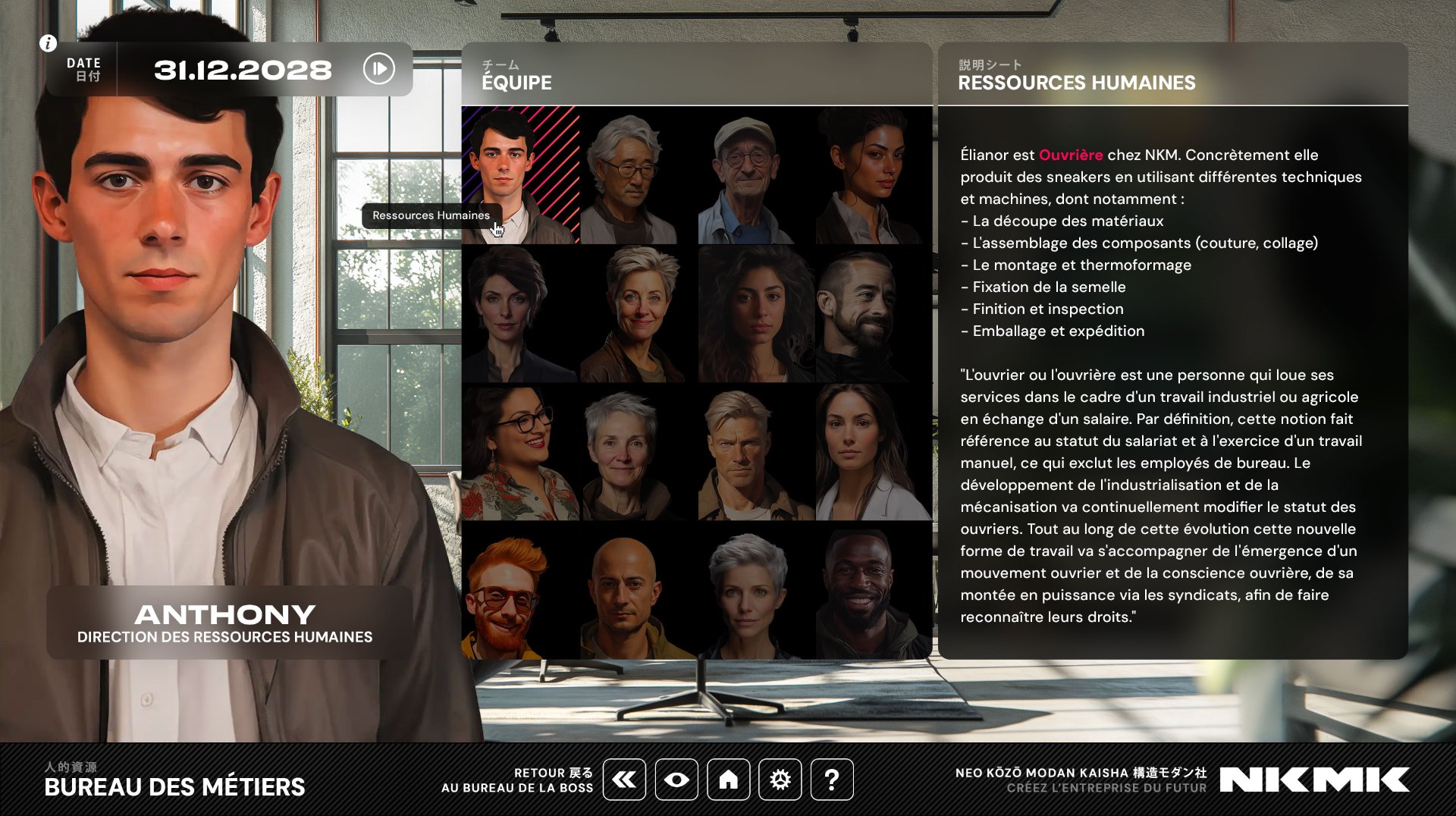Viewport: 1456px width, 816px height.
Task: Select the woman in floral shirt with glasses
Action: click(520, 452)
